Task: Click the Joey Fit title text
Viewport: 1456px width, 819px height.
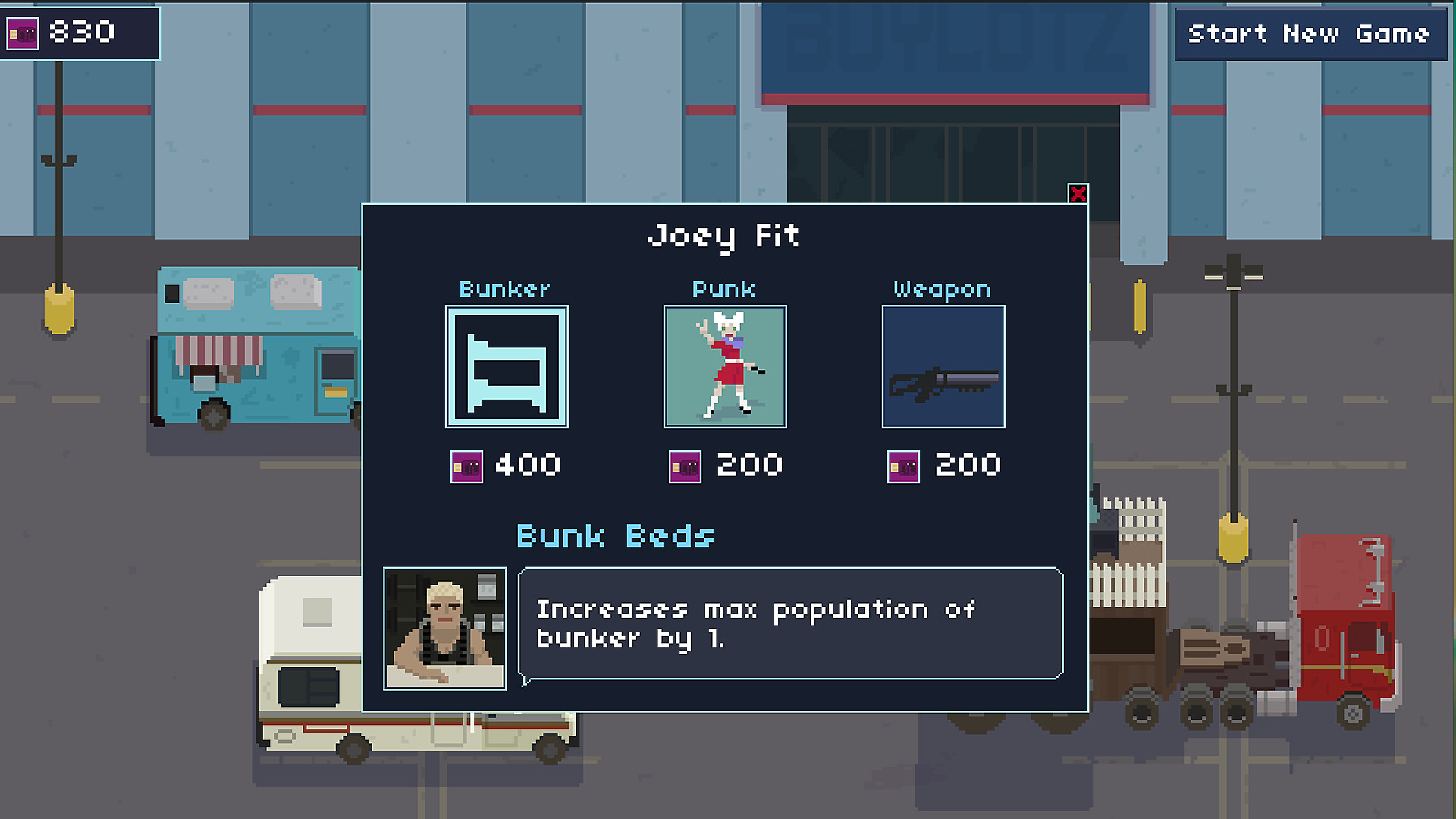Action: click(x=724, y=235)
